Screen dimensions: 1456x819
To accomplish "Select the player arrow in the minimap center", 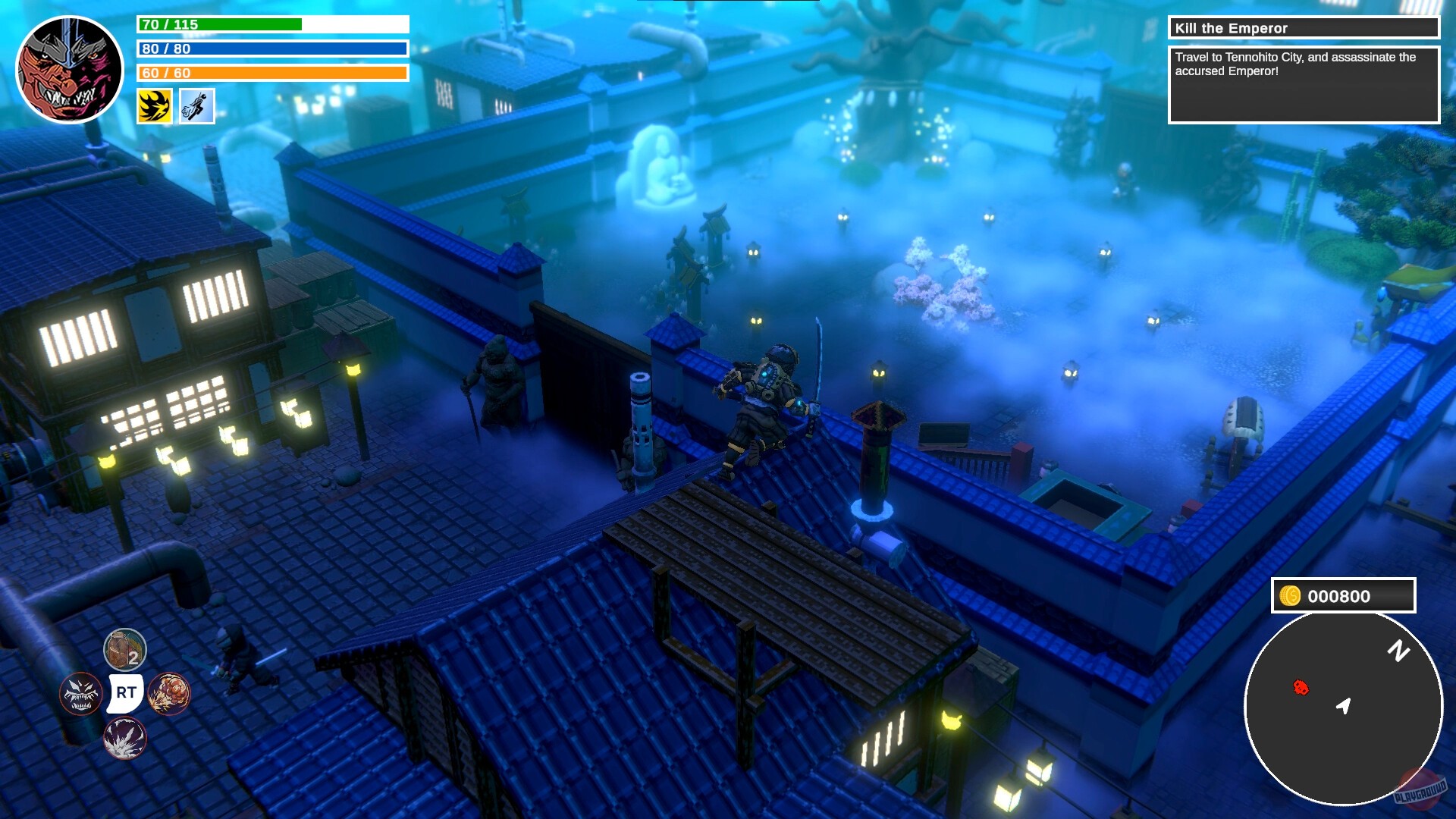I will 1345,708.
